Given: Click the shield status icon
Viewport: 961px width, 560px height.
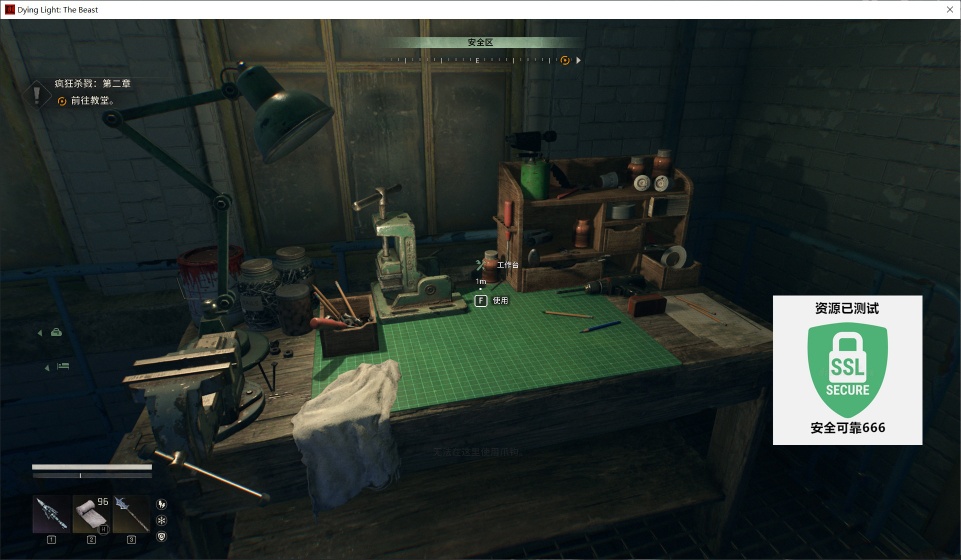Looking at the screenshot, I should coord(162,536).
